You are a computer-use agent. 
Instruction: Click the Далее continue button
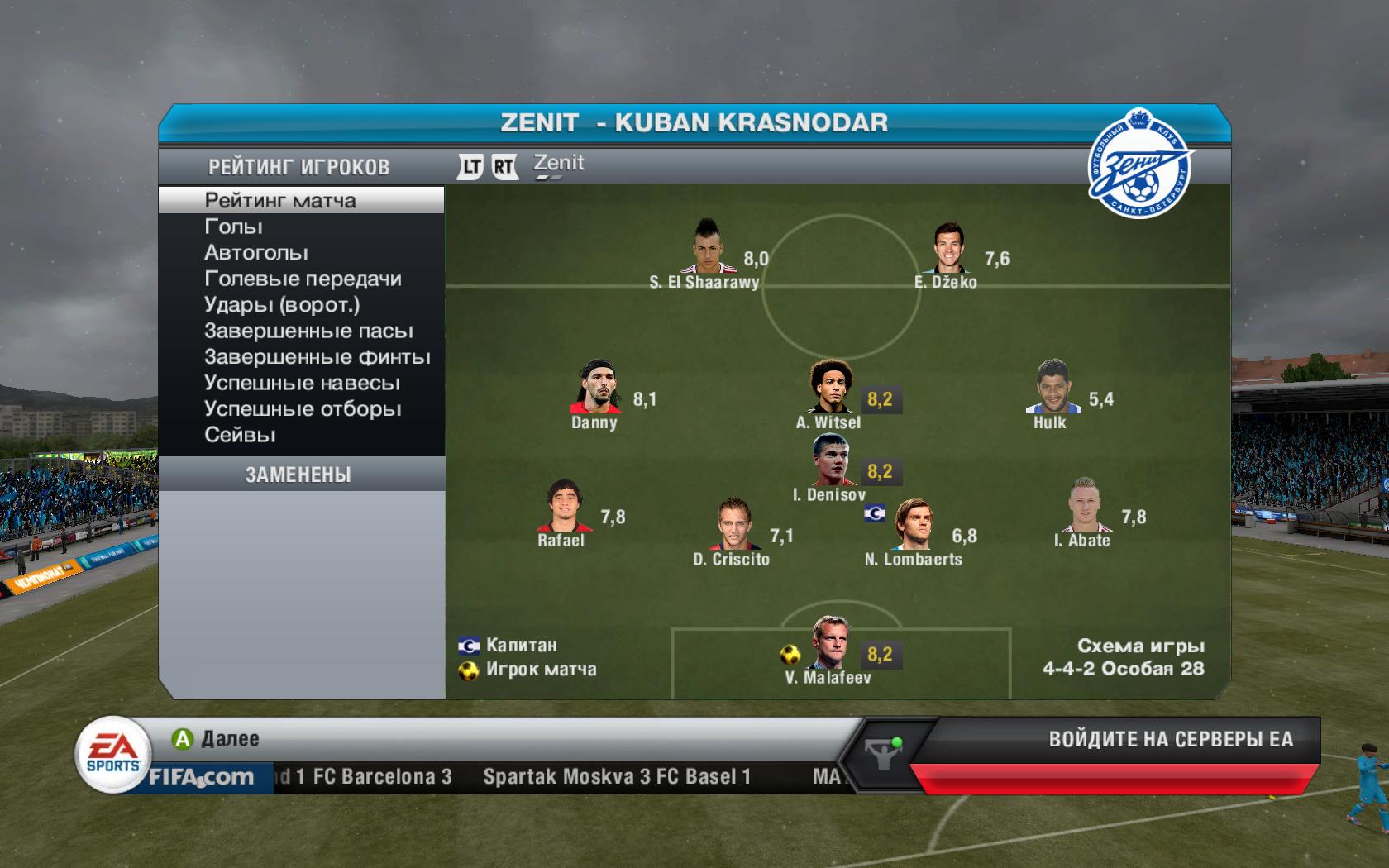pos(216,739)
